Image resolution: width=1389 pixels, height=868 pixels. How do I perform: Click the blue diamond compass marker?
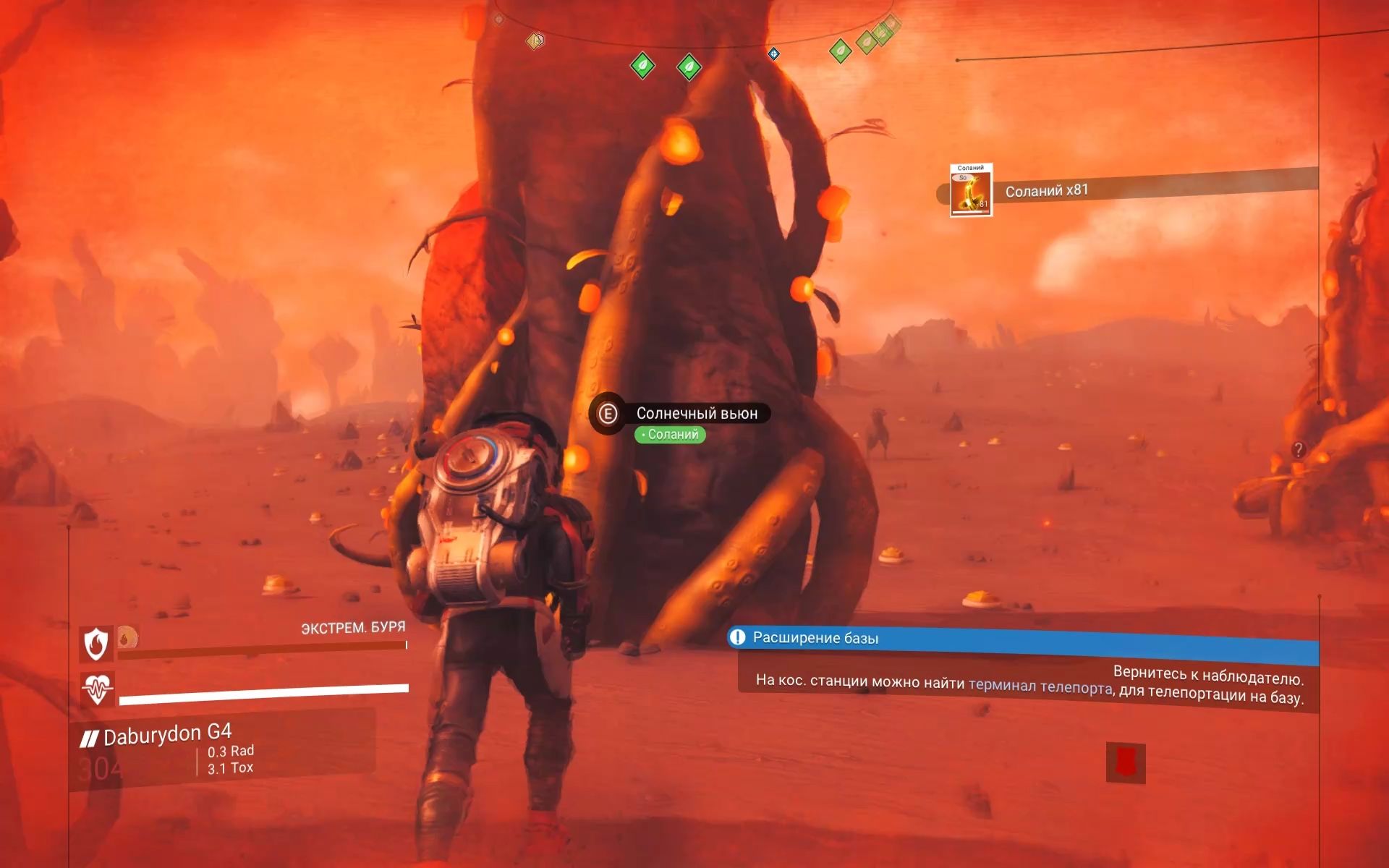pos(773,54)
